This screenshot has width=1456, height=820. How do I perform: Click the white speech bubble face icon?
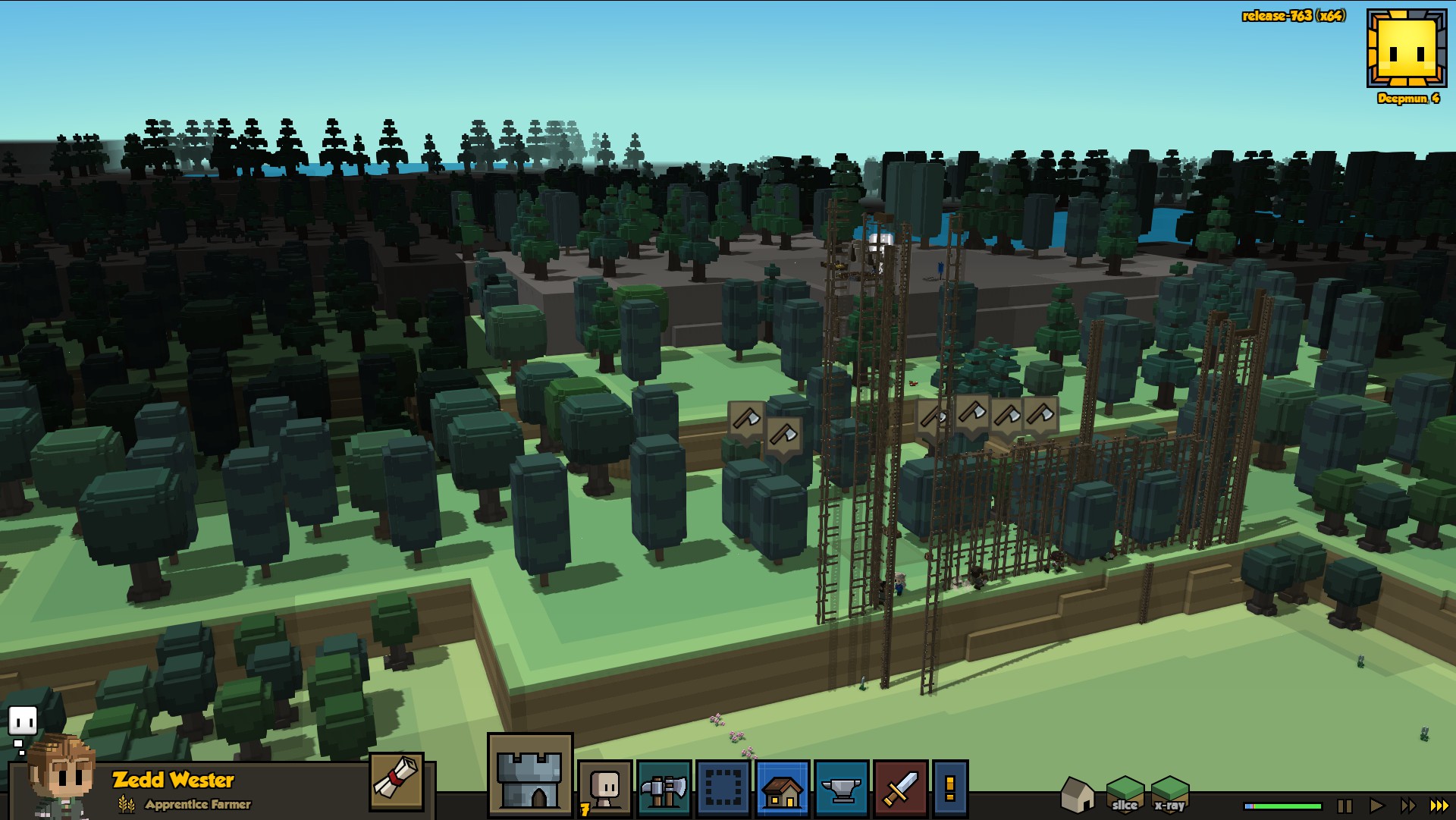23,721
